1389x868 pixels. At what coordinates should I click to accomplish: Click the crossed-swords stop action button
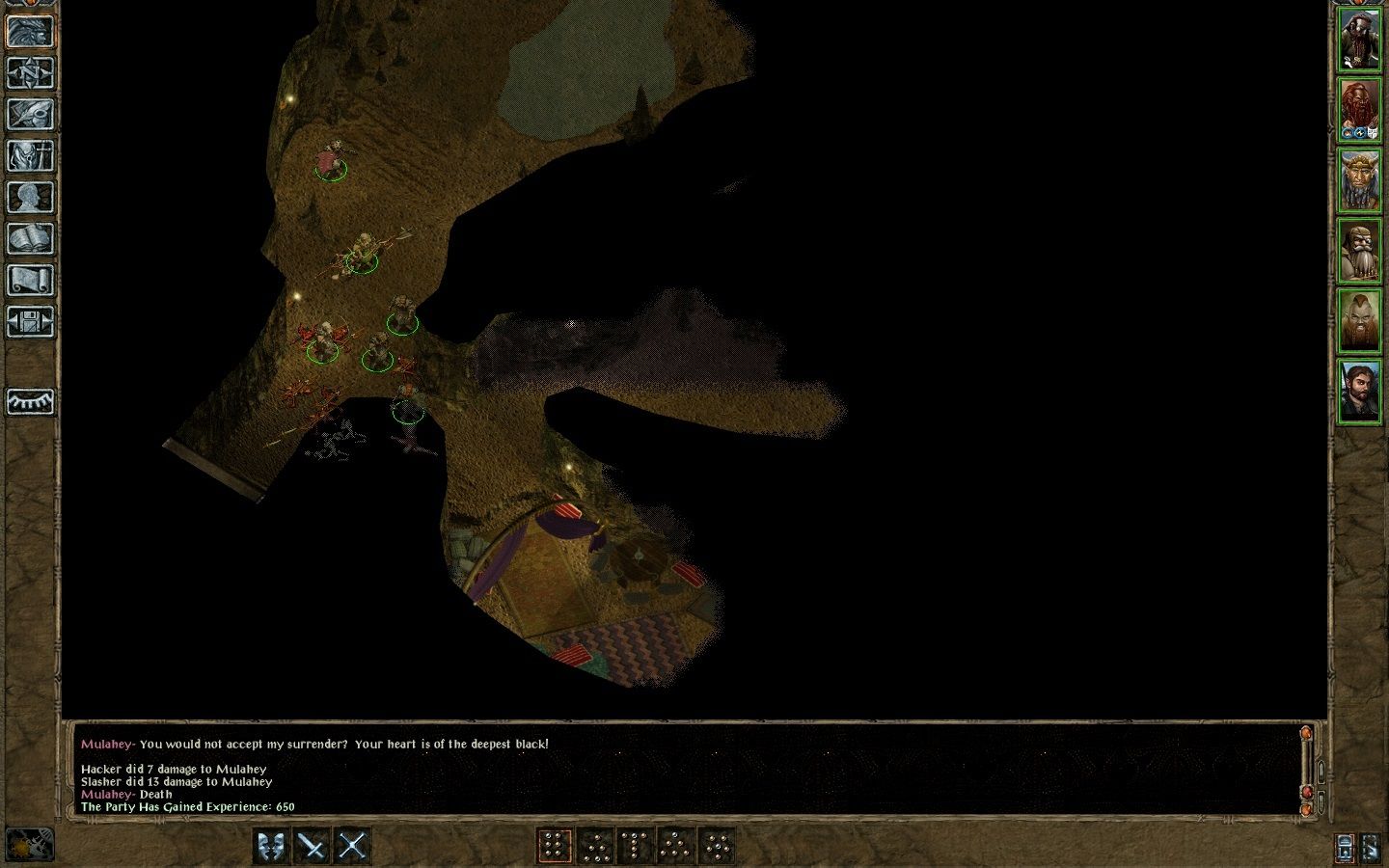tap(352, 846)
